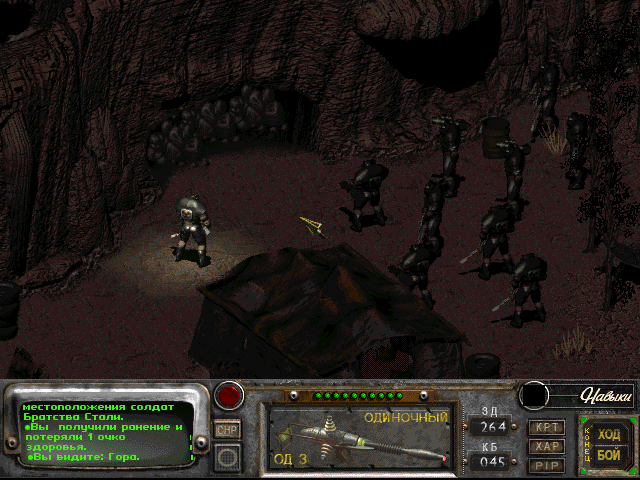The image size is (640, 480).
Task: End combat with the БОЙ button
Action: [608, 454]
